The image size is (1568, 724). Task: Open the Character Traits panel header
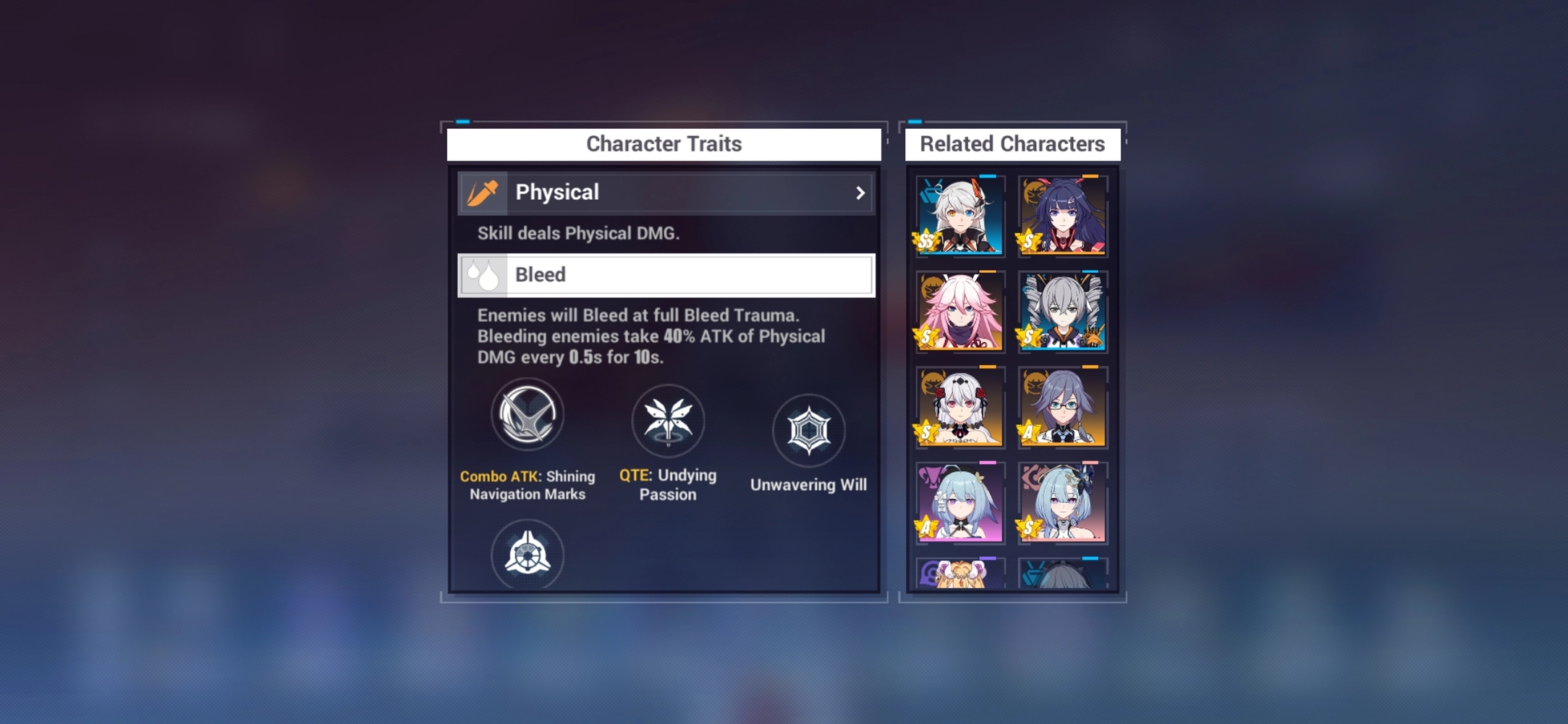click(x=664, y=143)
